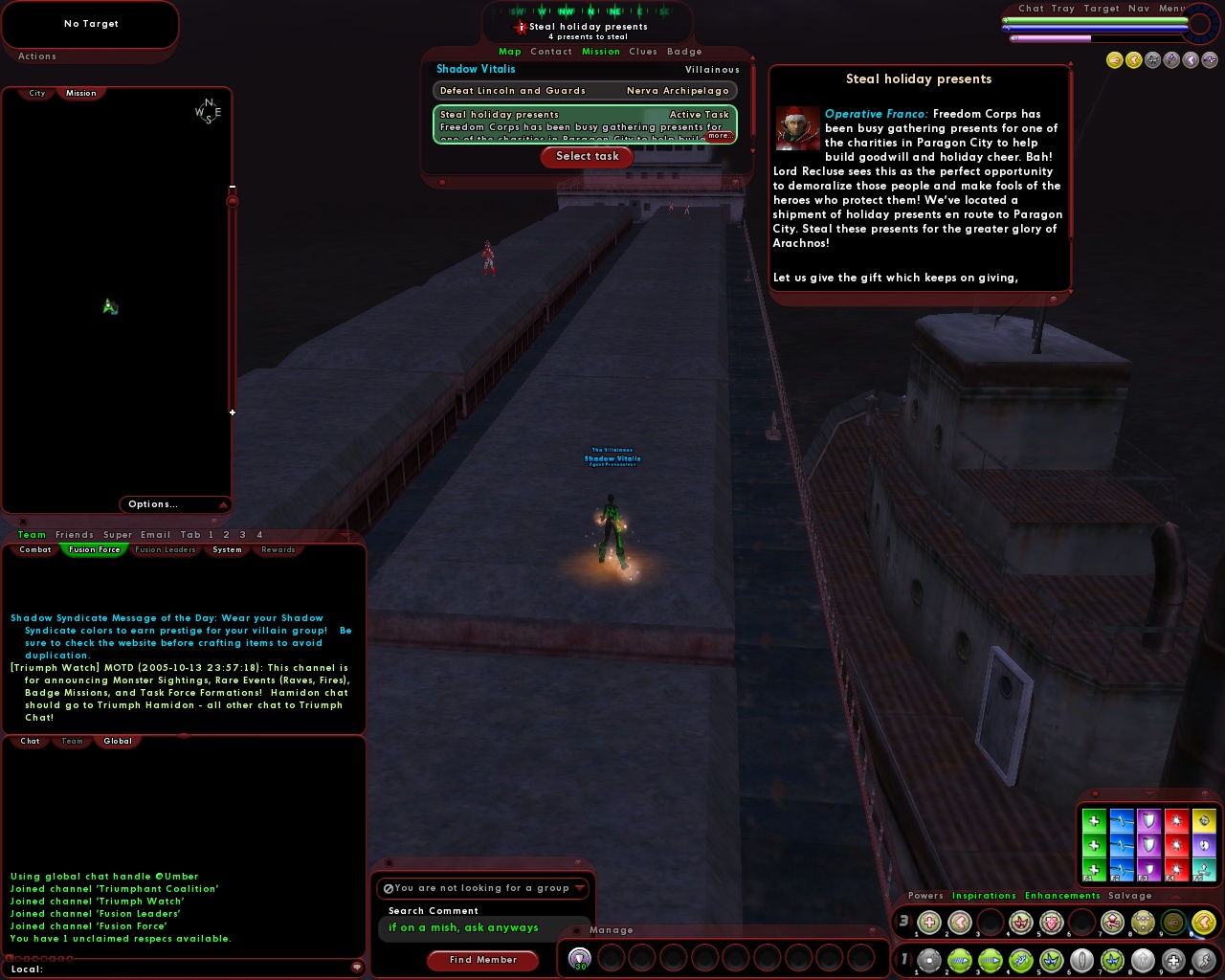Activate a blue endurance inspiration in column F2

[x=1122, y=821]
